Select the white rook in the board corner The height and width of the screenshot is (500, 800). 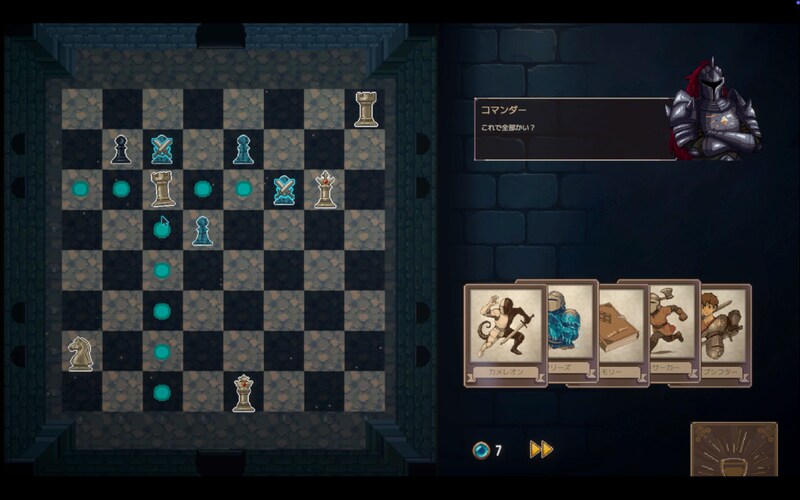click(x=365, y=108)
